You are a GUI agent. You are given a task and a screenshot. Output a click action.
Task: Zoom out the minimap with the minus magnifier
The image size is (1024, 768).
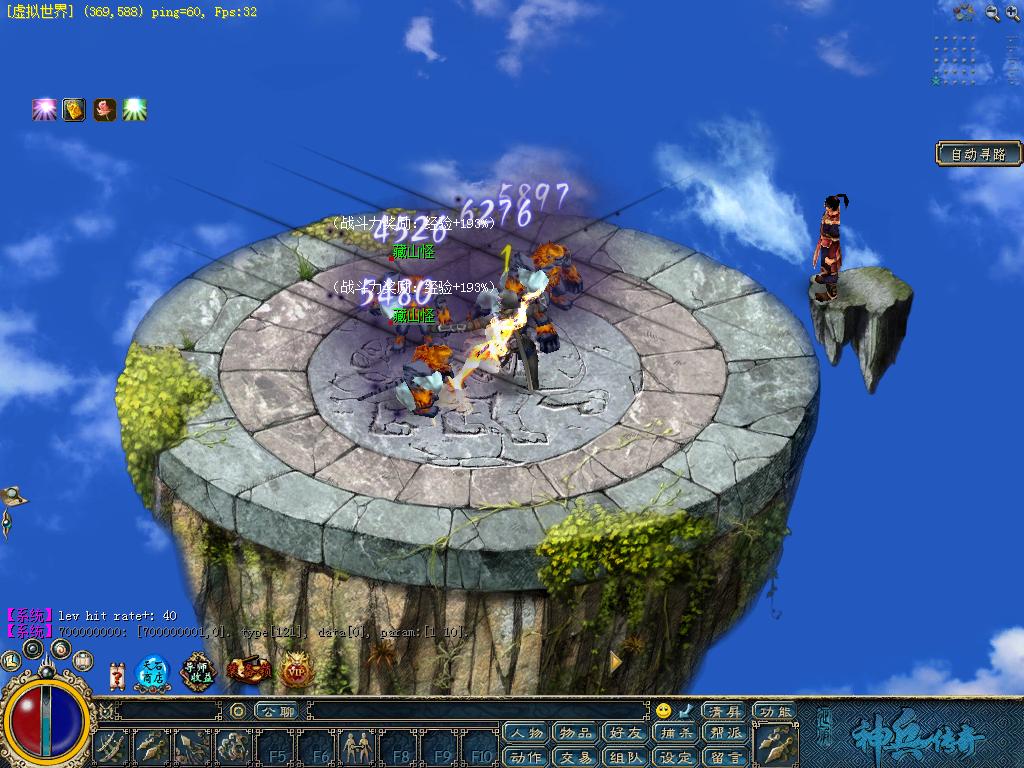coord(1014,12)
